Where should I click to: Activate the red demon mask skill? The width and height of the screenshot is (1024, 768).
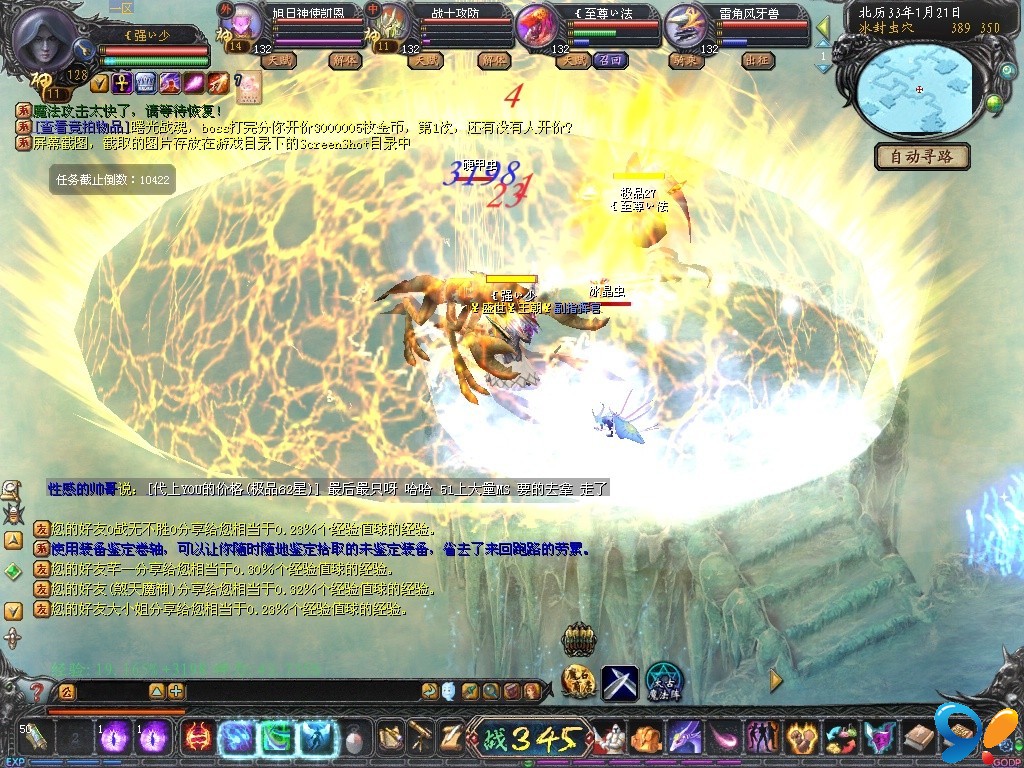pyautogui.click(x=196, y=738)
